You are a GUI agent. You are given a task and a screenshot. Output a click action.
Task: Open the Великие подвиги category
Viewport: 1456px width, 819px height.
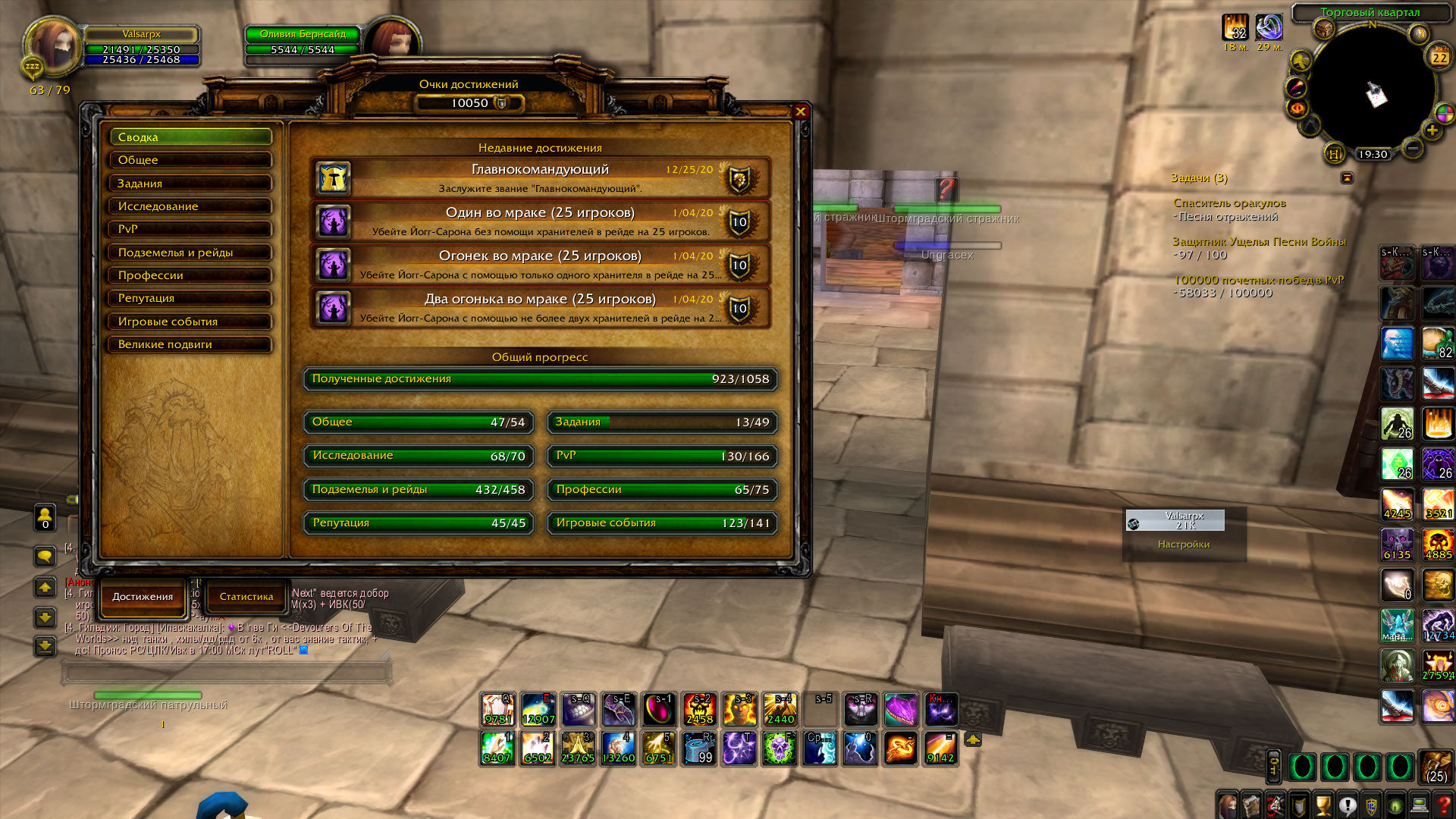coord(190,344)
